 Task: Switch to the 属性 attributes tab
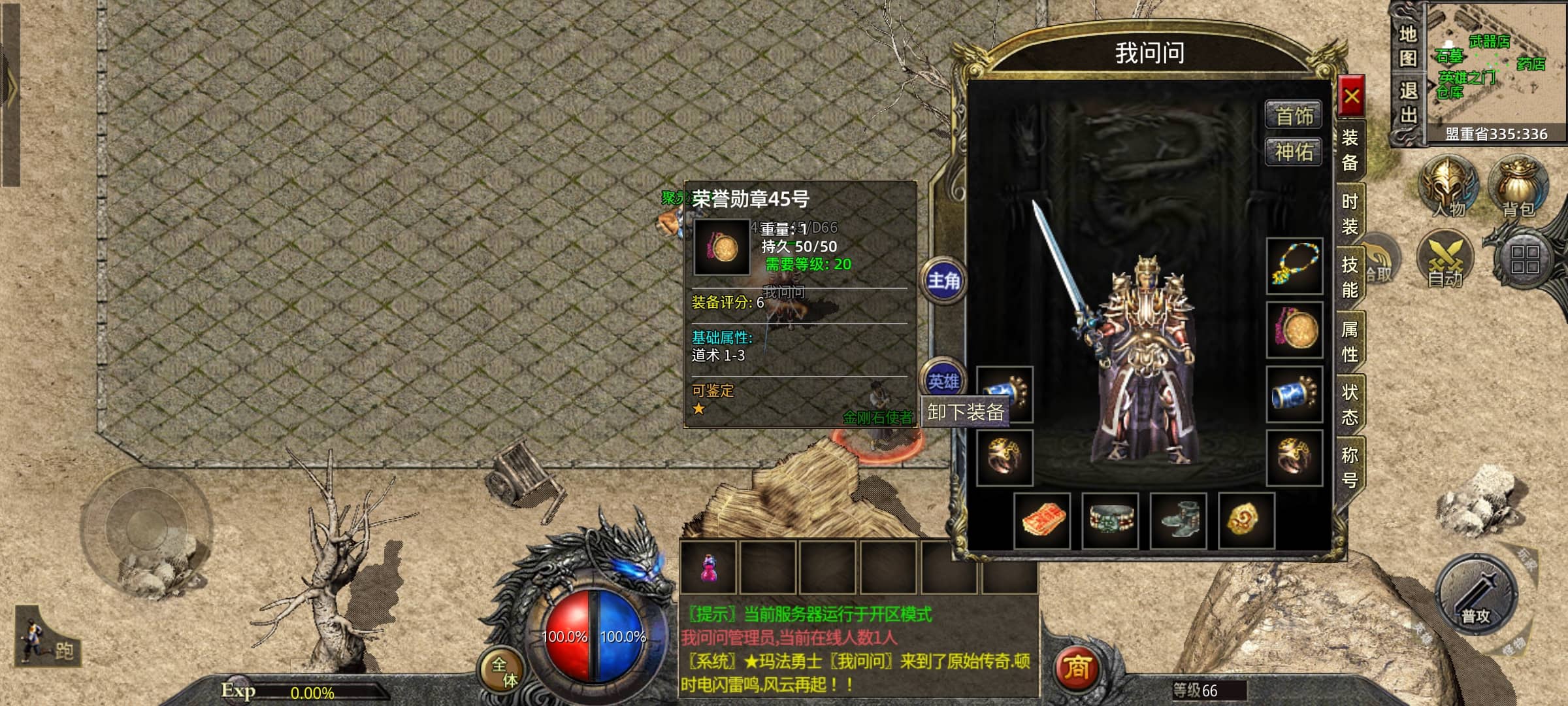(x=1350, y=341)
